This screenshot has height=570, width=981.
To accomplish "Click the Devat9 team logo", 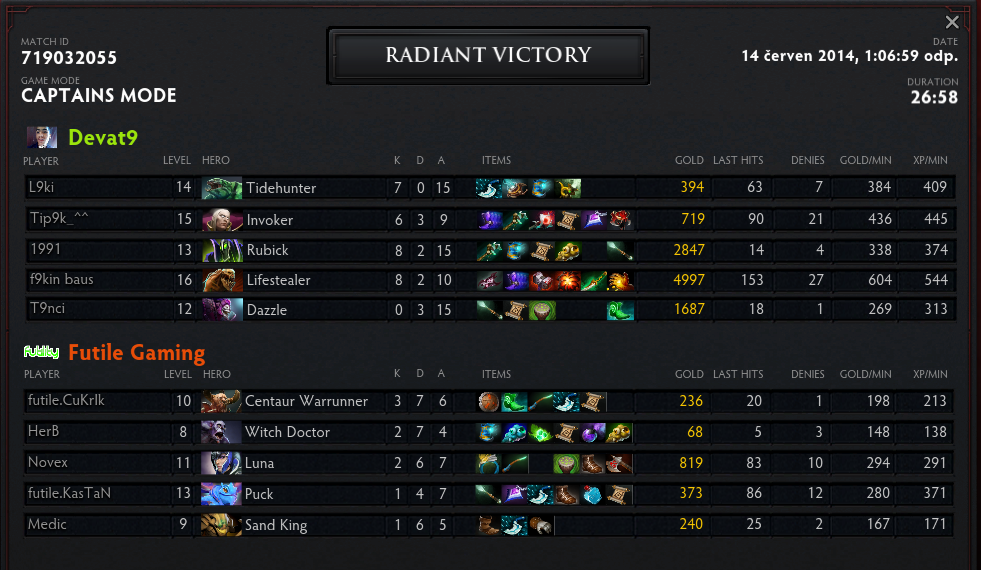I will tap(41, 138).
